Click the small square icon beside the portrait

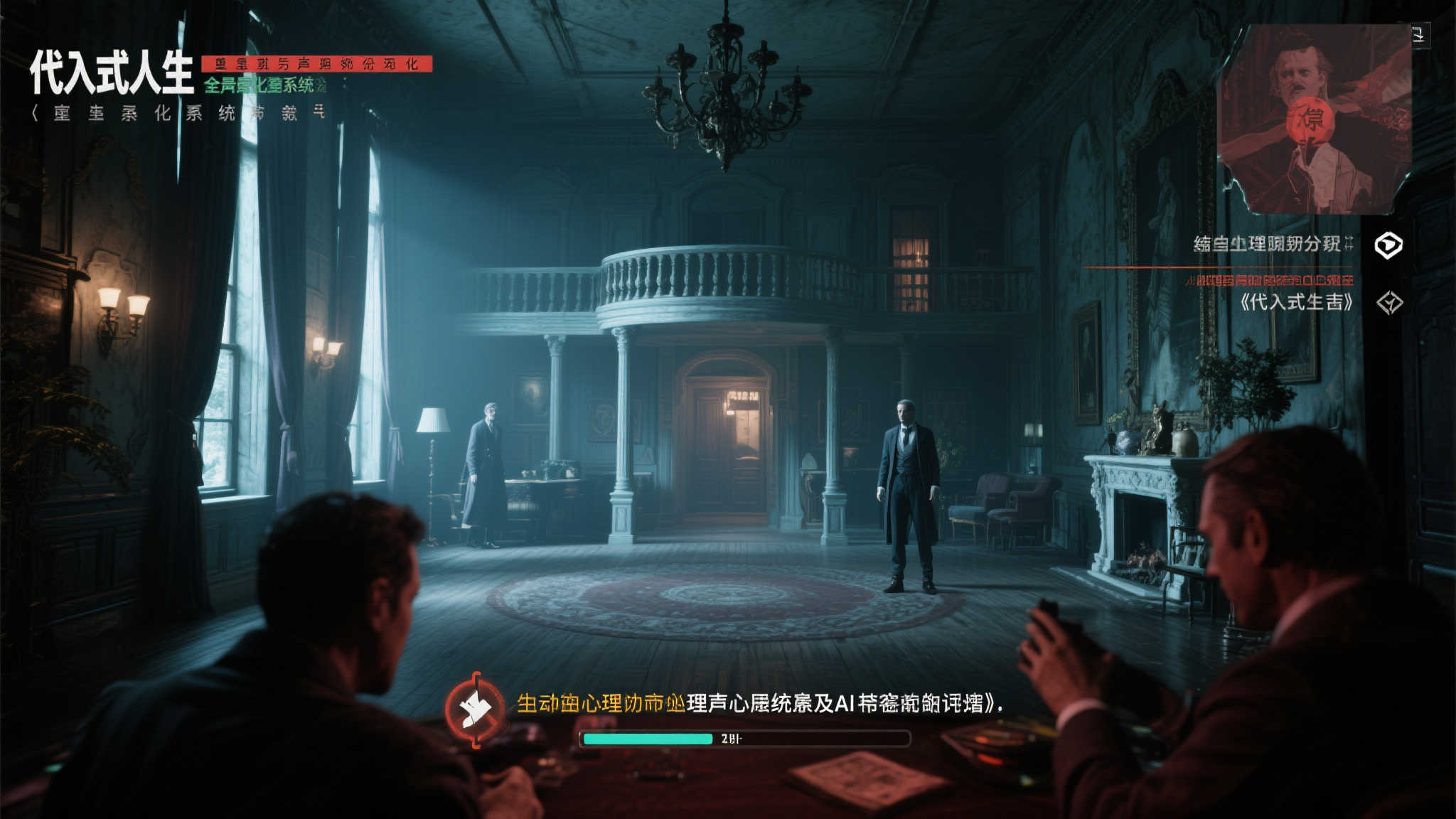1419,34
